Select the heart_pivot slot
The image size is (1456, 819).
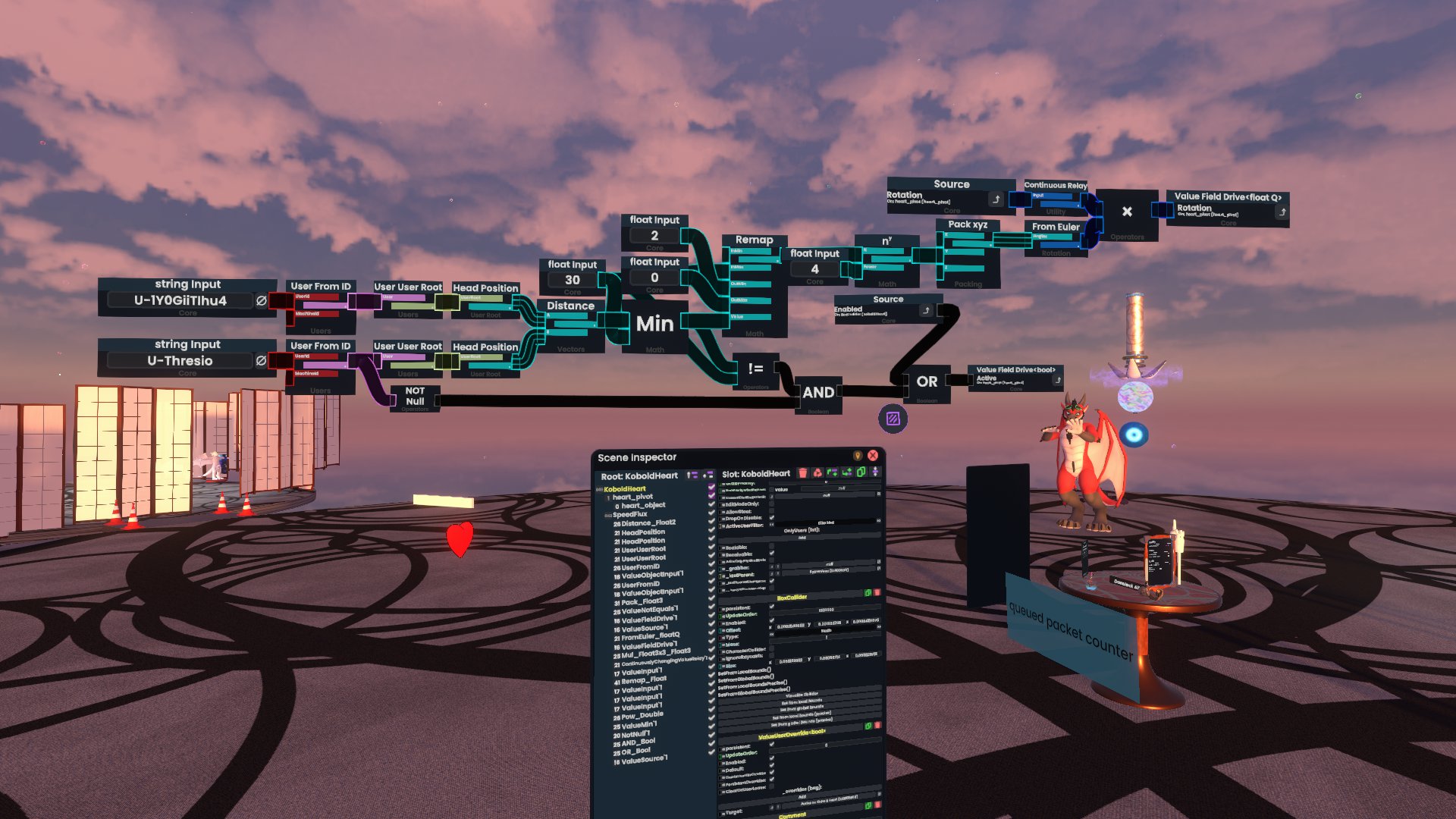(x=632, y=497)
